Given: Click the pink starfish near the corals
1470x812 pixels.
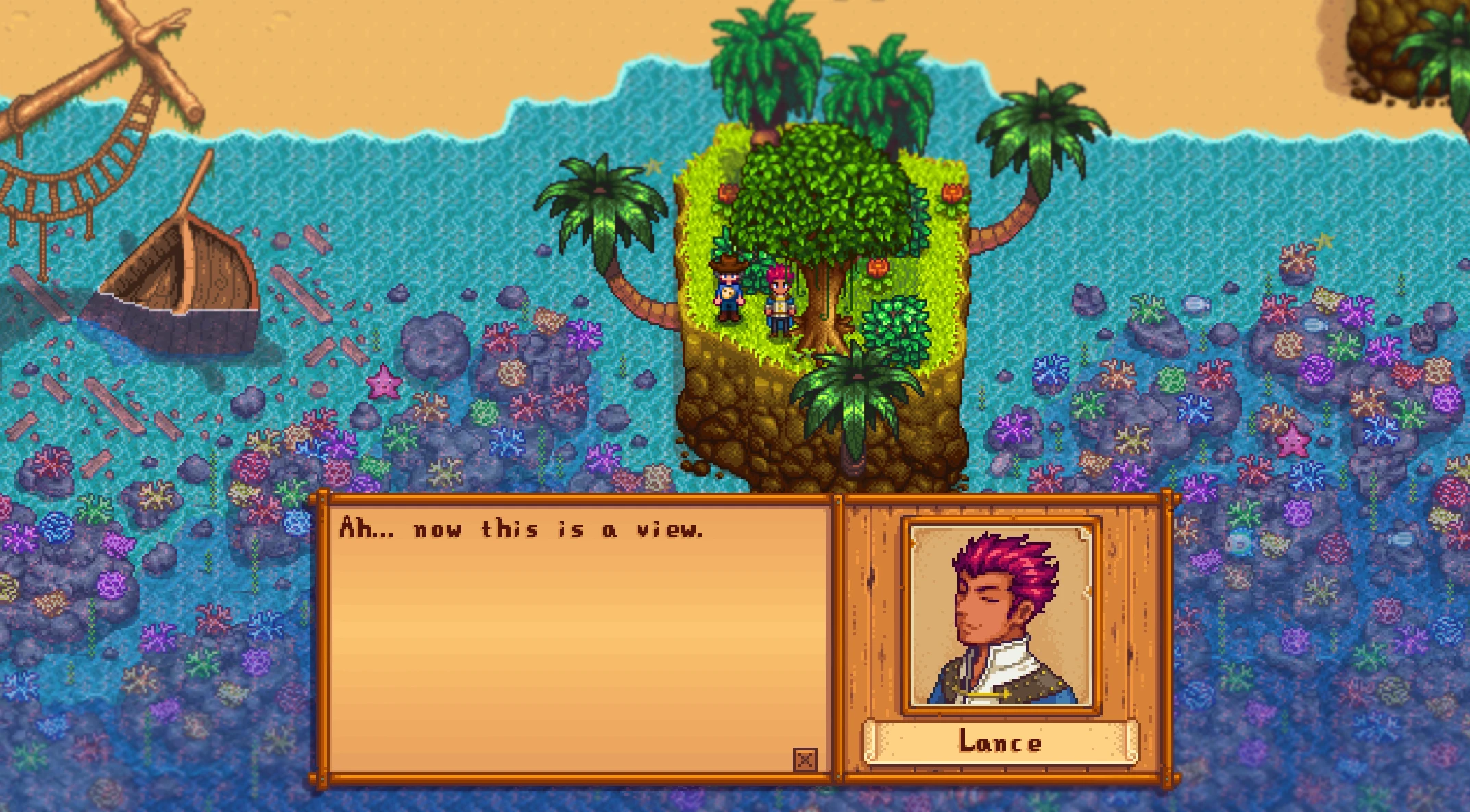Looking at the screenshot, I should [x=384, y=382].
